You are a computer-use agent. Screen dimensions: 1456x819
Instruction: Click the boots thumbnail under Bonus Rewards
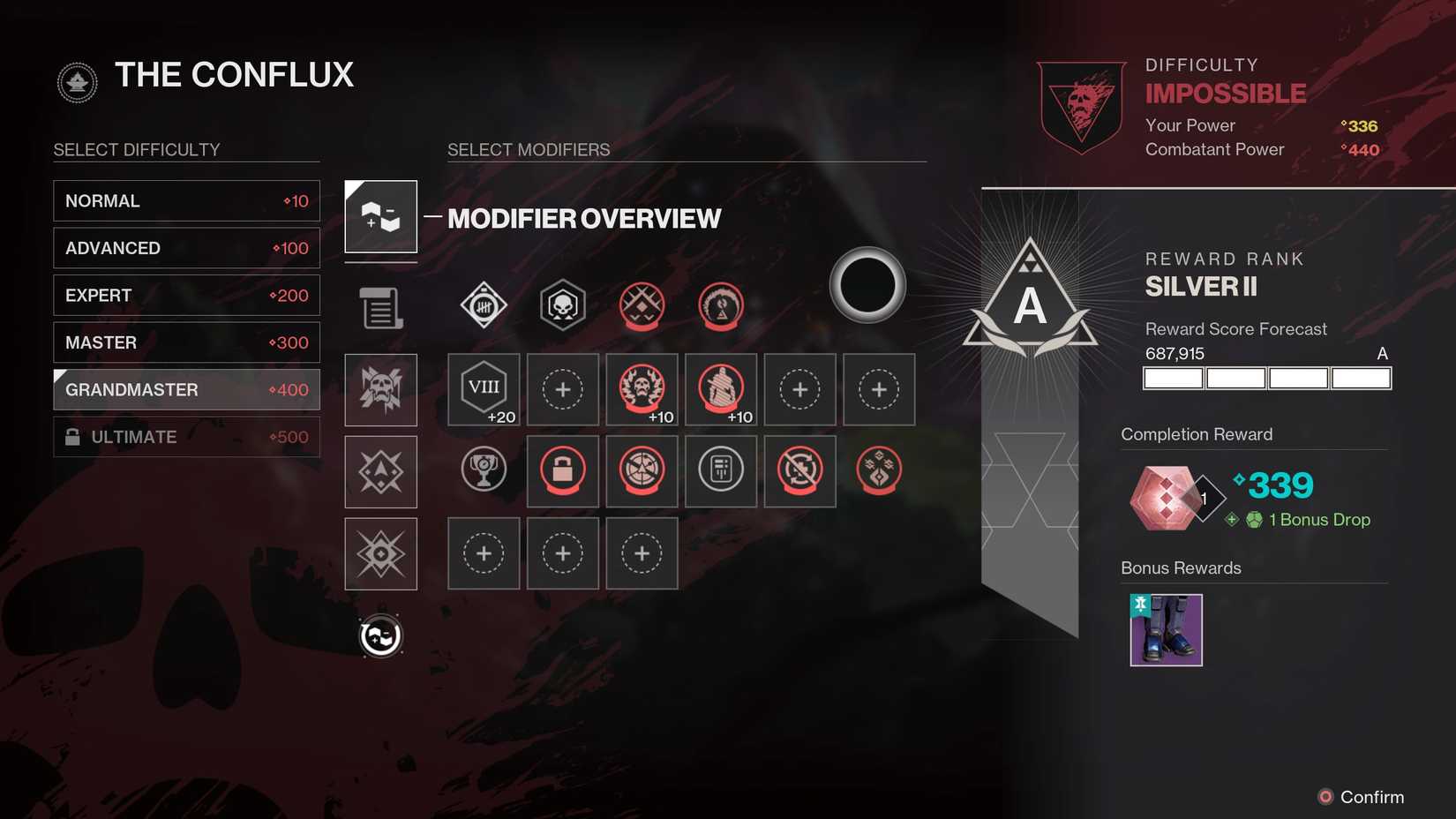[x=1166, y=629]
